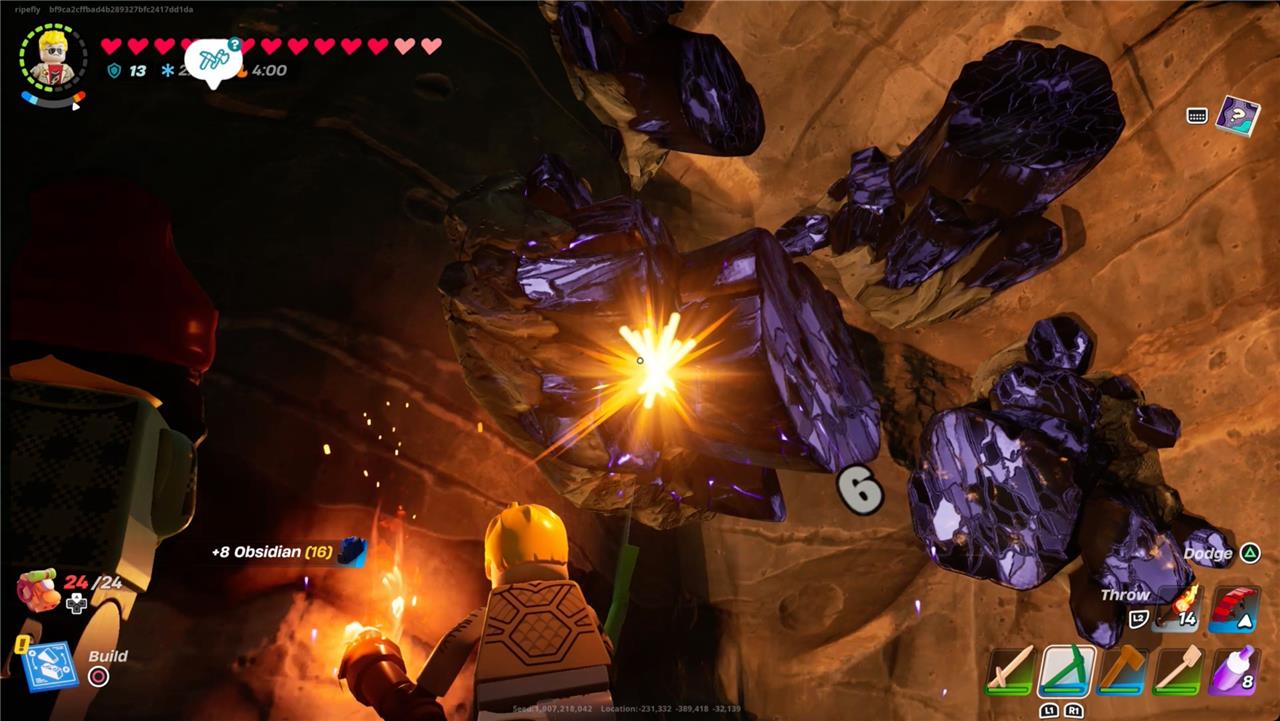Select the green pickaxe hotbar slot
Viewport: 1280px width, 721px height.
click(1066, 669)
